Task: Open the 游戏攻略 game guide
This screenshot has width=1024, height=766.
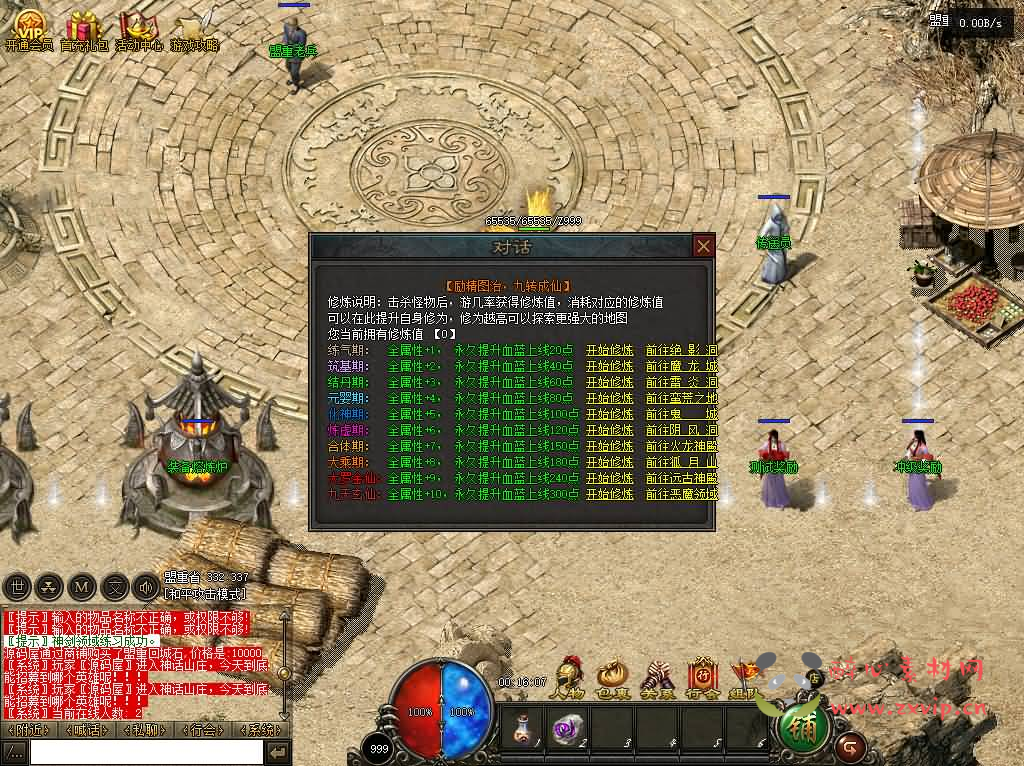Action: tap(193, 30)
